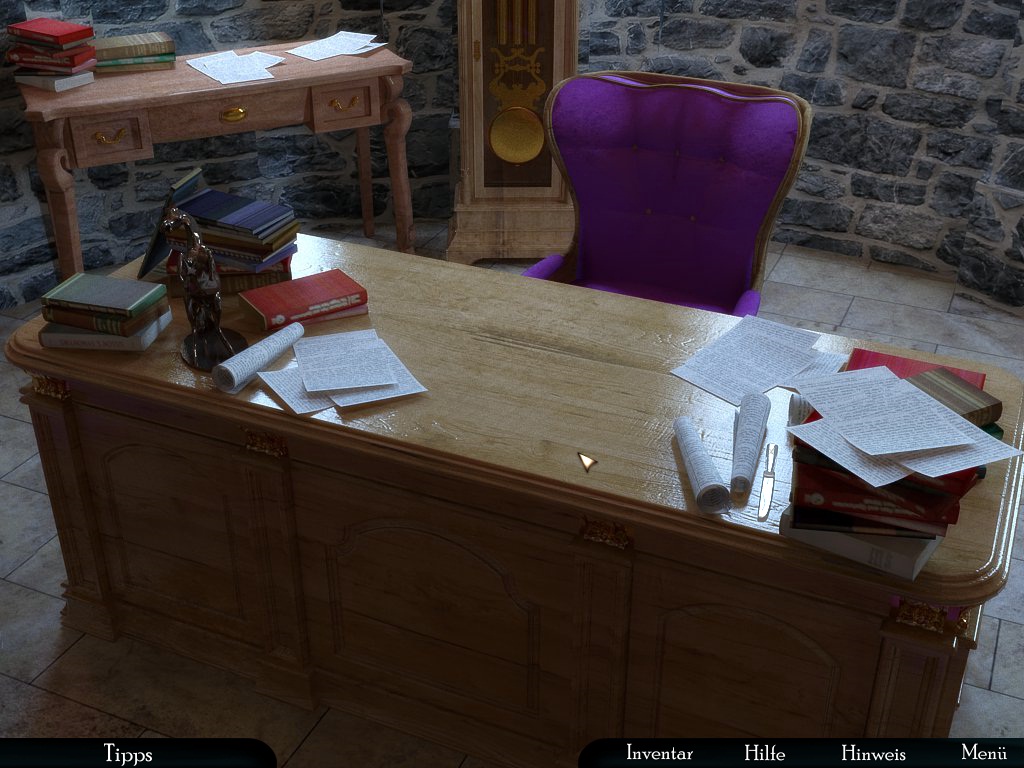Open the Inventar inventory
Image resolution: width=1024 pixels, height=768 pixels.
(659, 753)
